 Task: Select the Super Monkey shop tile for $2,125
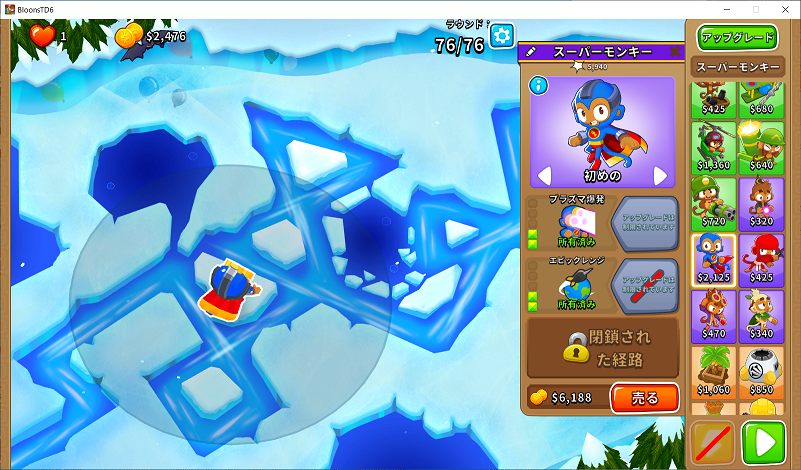pyautogui.click(x=712, y=260)
